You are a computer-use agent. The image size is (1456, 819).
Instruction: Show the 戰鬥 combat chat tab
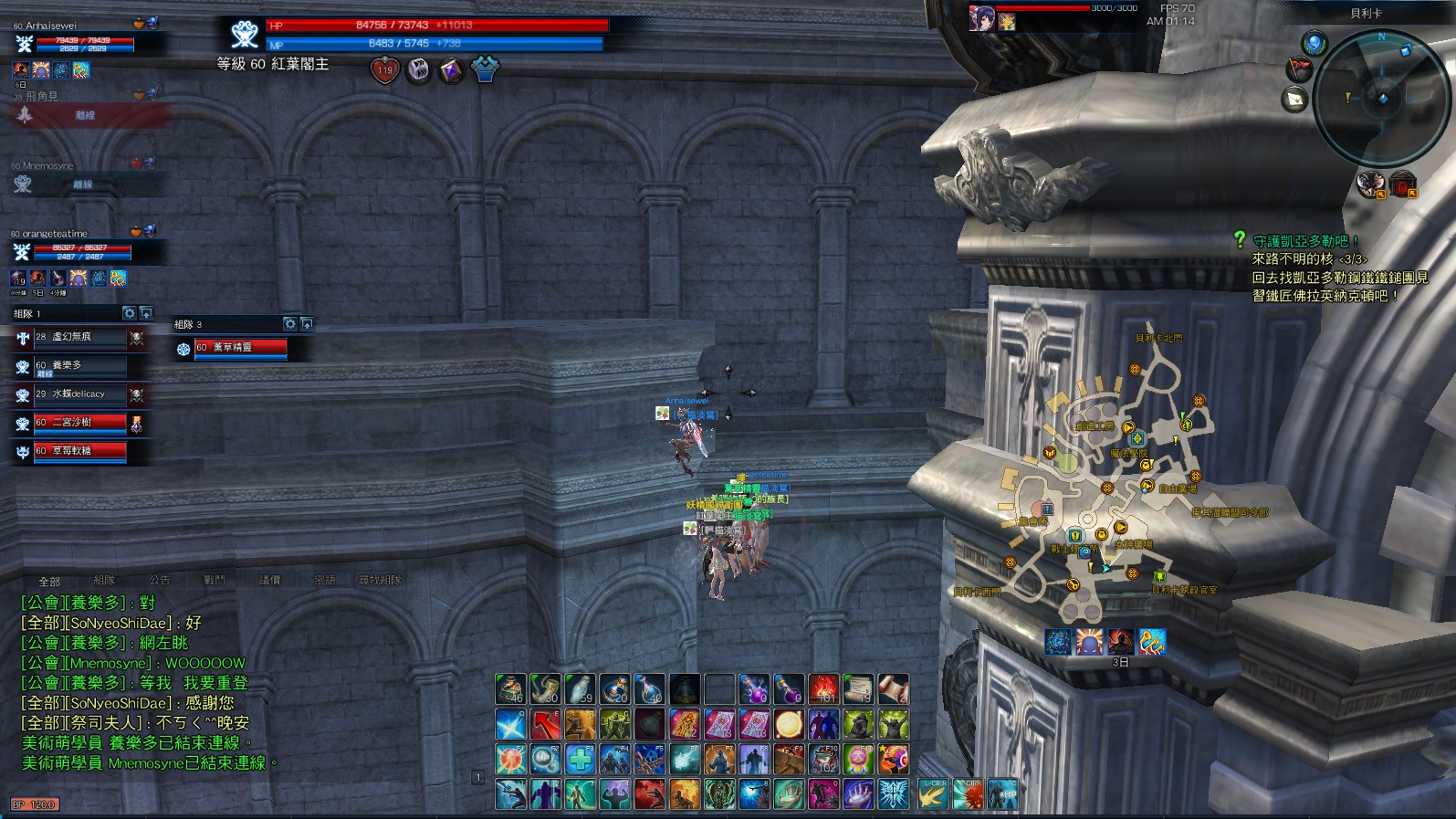(x=215, y=580)
